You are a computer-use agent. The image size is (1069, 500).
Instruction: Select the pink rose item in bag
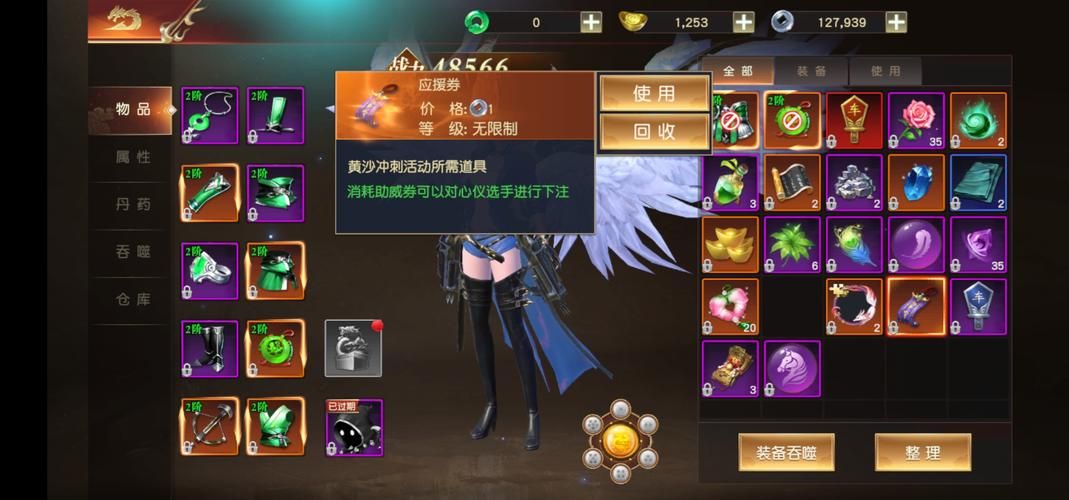(916, 120)
